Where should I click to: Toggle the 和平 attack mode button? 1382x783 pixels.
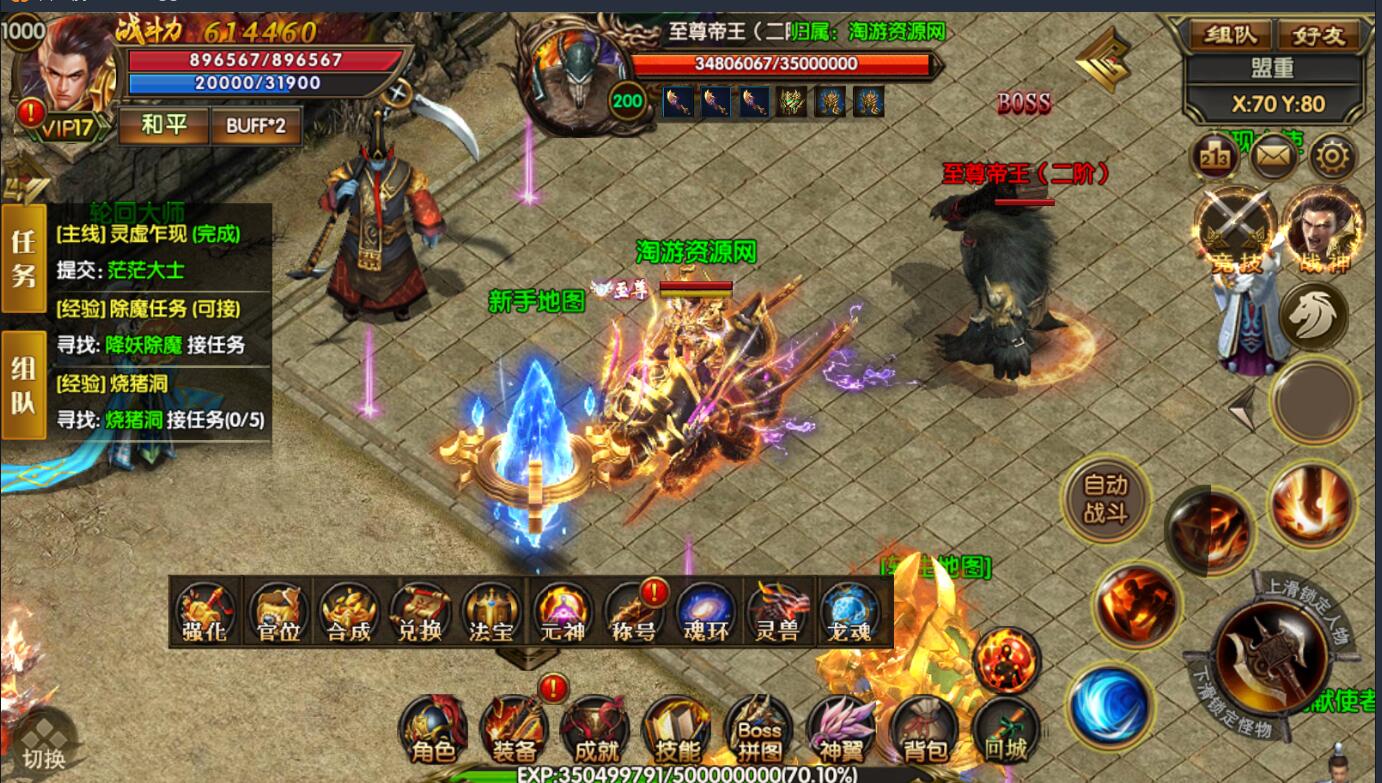[163, 126]
